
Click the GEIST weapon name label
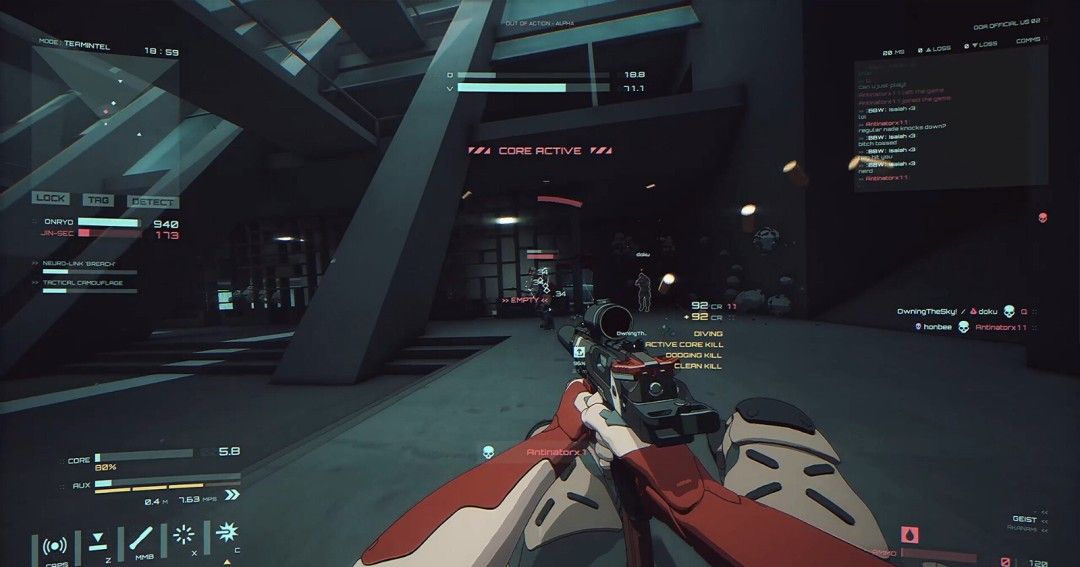click(x=1024, y=519)
